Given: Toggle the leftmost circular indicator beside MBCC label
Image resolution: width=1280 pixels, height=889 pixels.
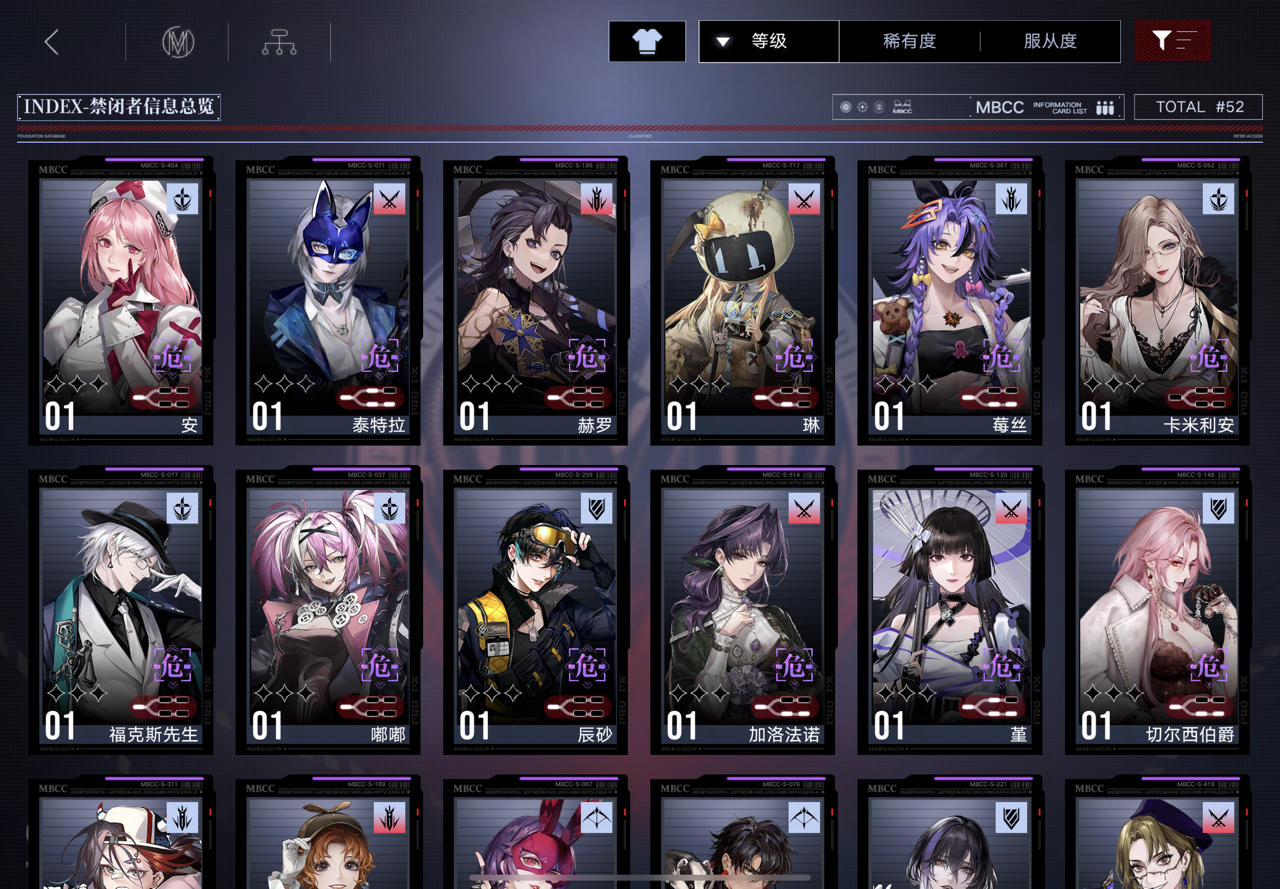Looking at the screenshot, I should click(x=845, y=107).
